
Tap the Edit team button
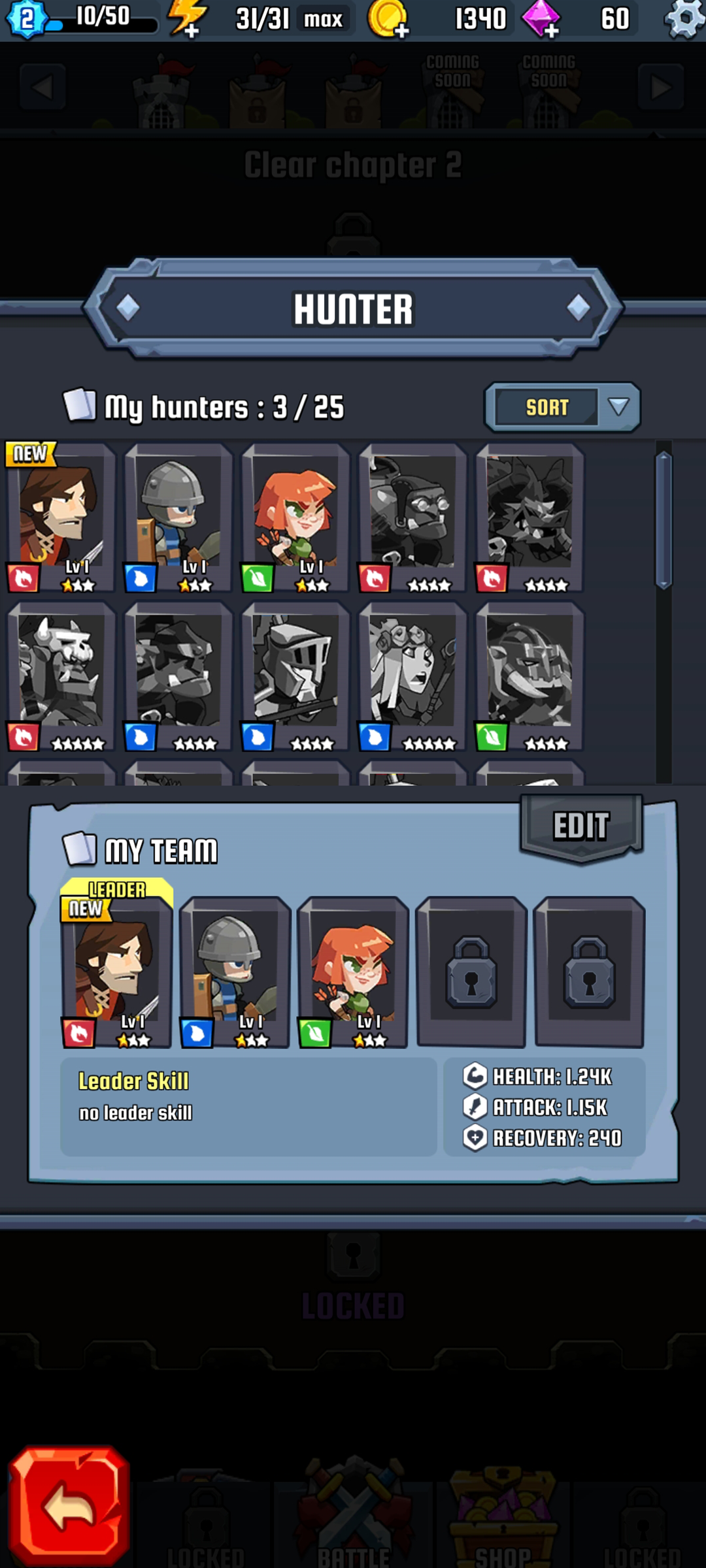pos(581,826)
